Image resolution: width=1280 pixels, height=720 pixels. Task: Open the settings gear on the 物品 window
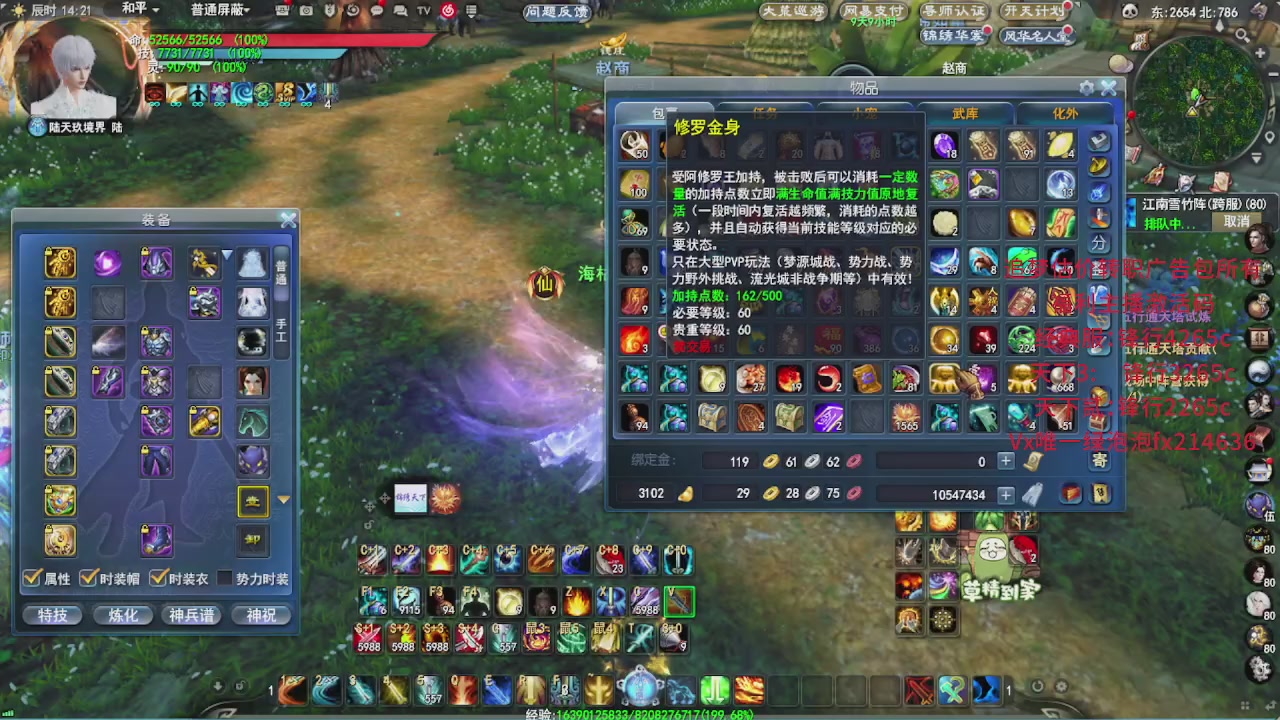tap(1087, 88)
